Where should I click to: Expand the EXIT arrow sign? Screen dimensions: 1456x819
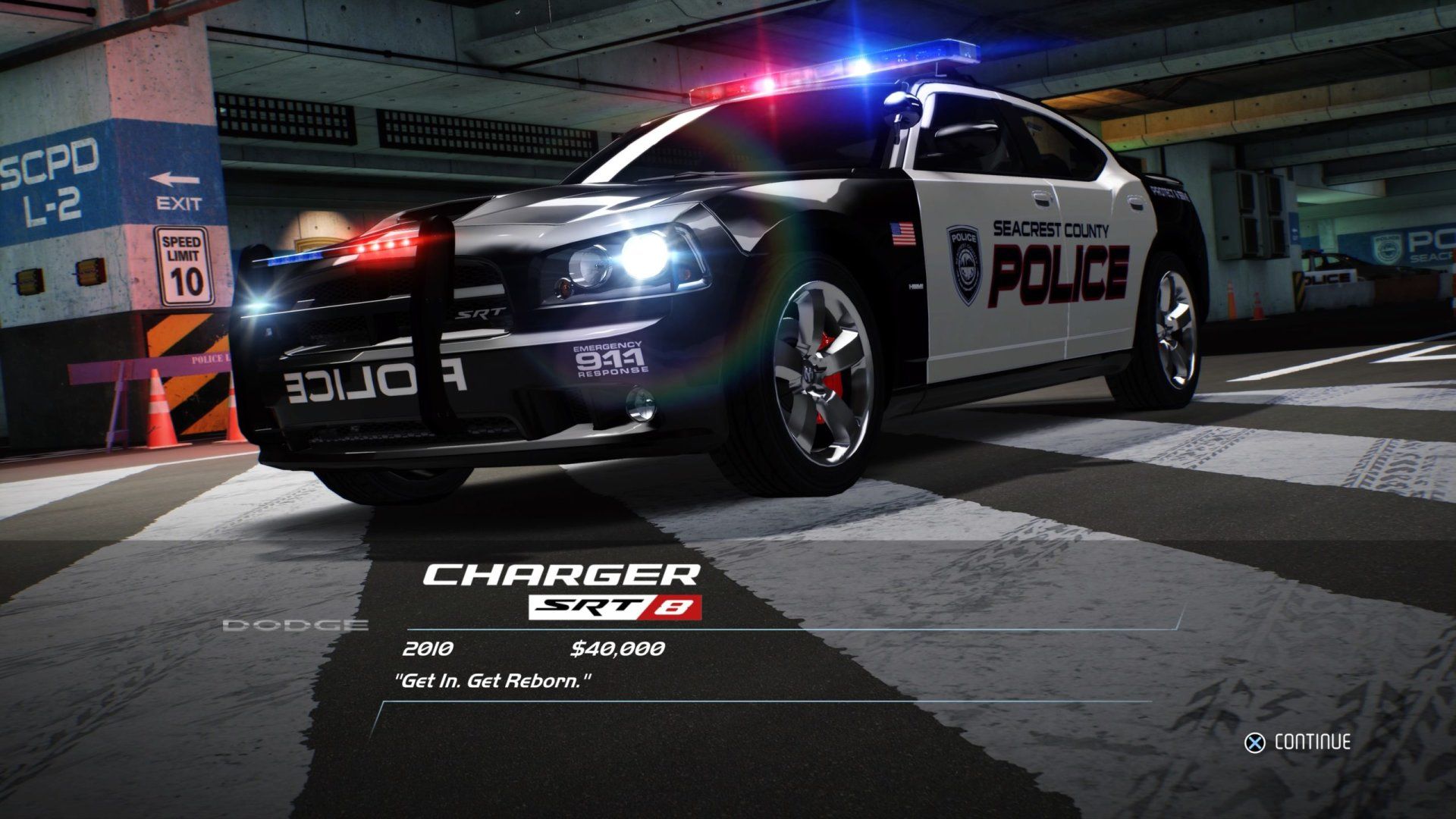click(x=175, y=186)
